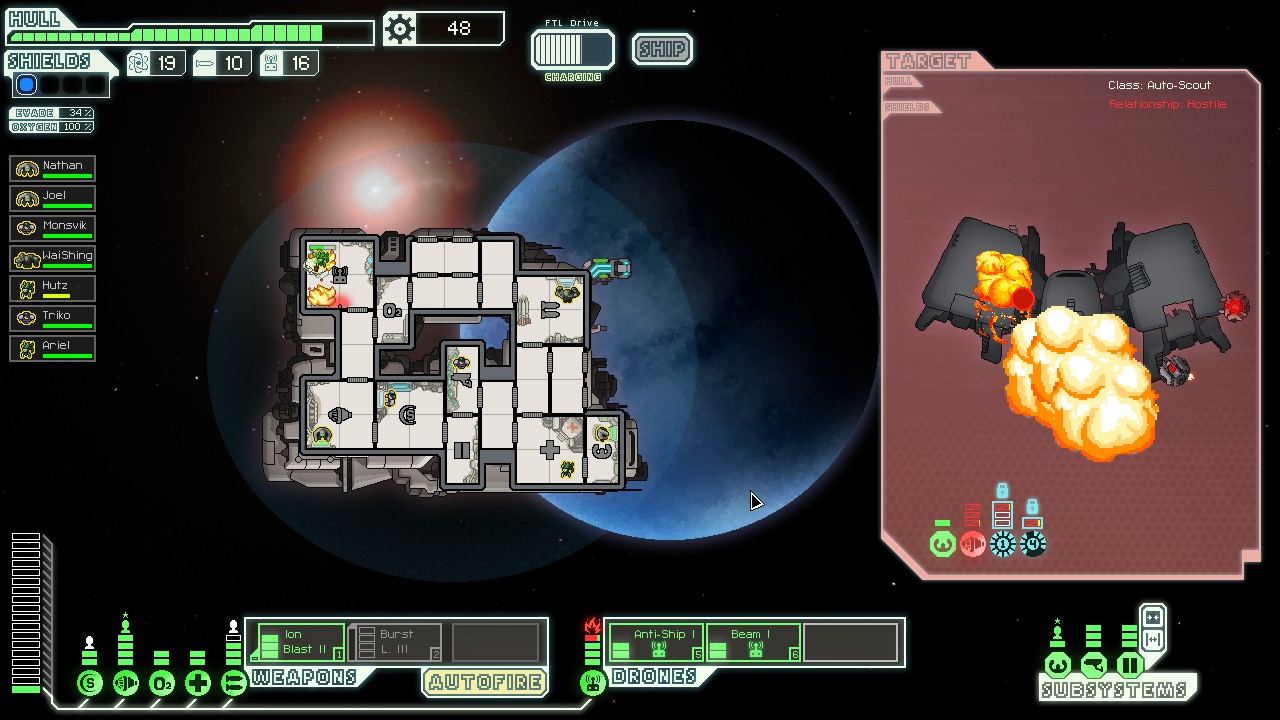Choose crew member Monsvik
Viewport: 1280px width, 720px height.
point(53,228)
